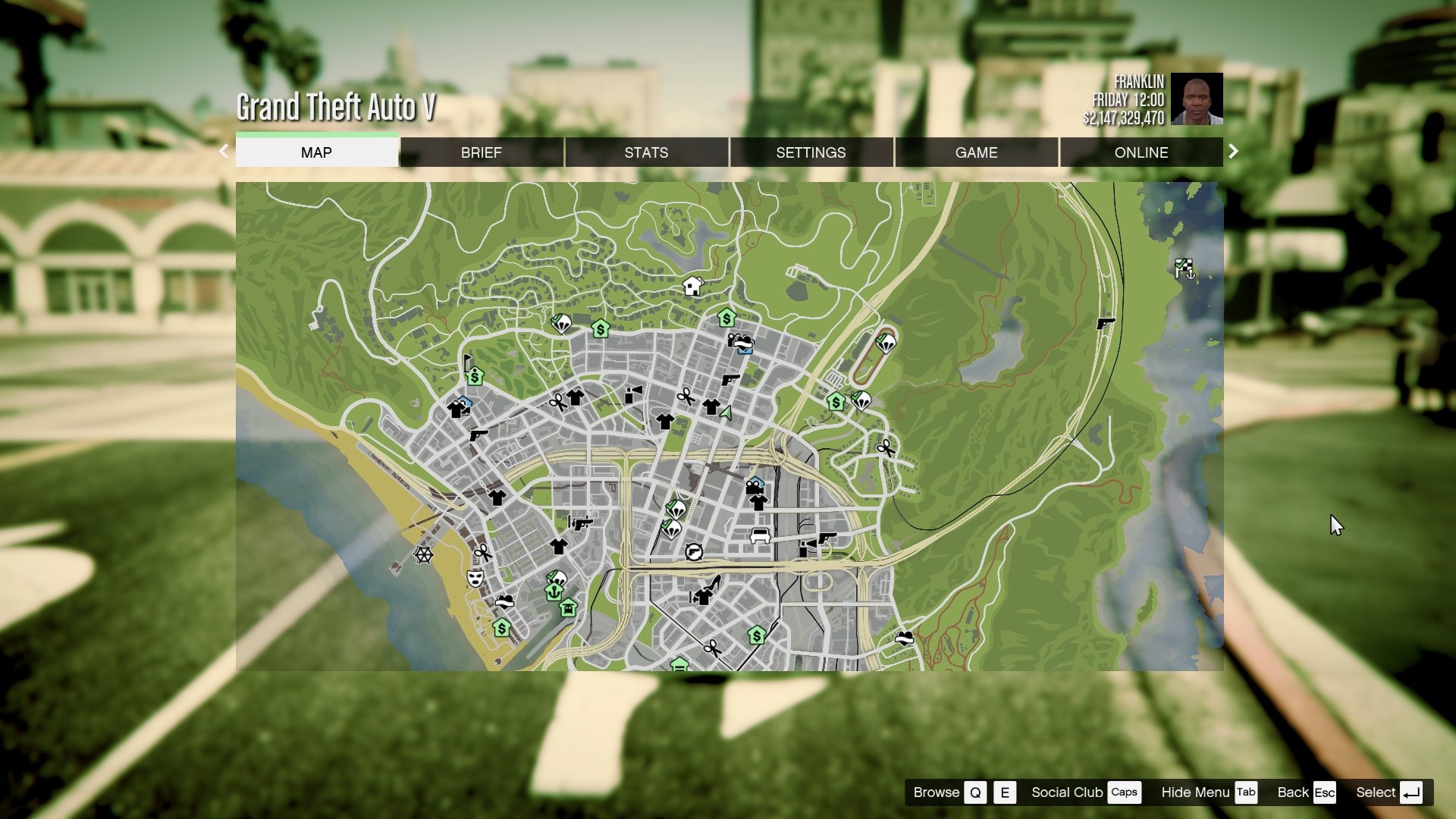Screen dimensions: 1456x819
Task: Select the GAME tab
Action: (x=976, y=152)
